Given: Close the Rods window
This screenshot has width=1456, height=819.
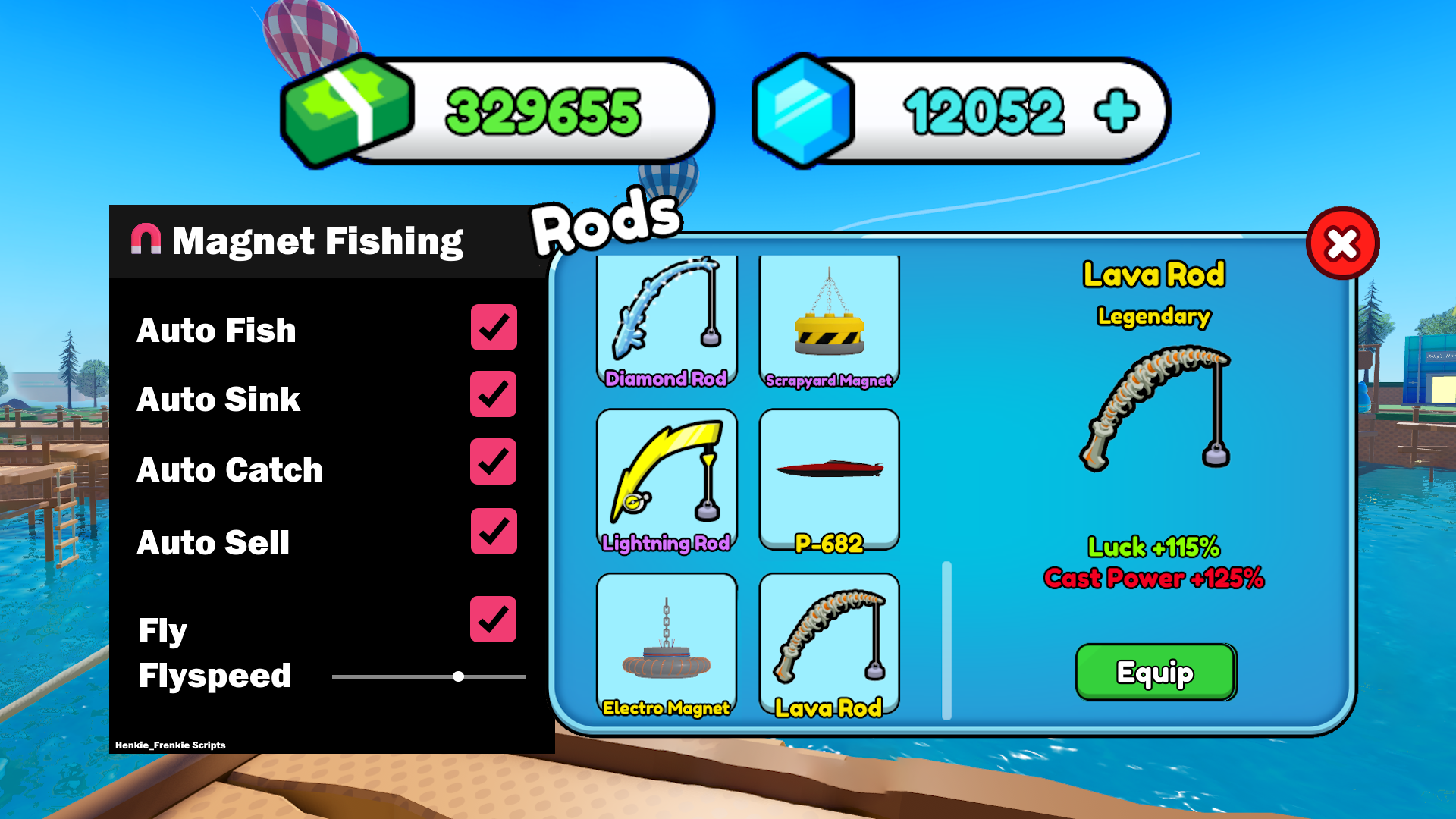Looking at the screenshot, I should point(1342,243).
